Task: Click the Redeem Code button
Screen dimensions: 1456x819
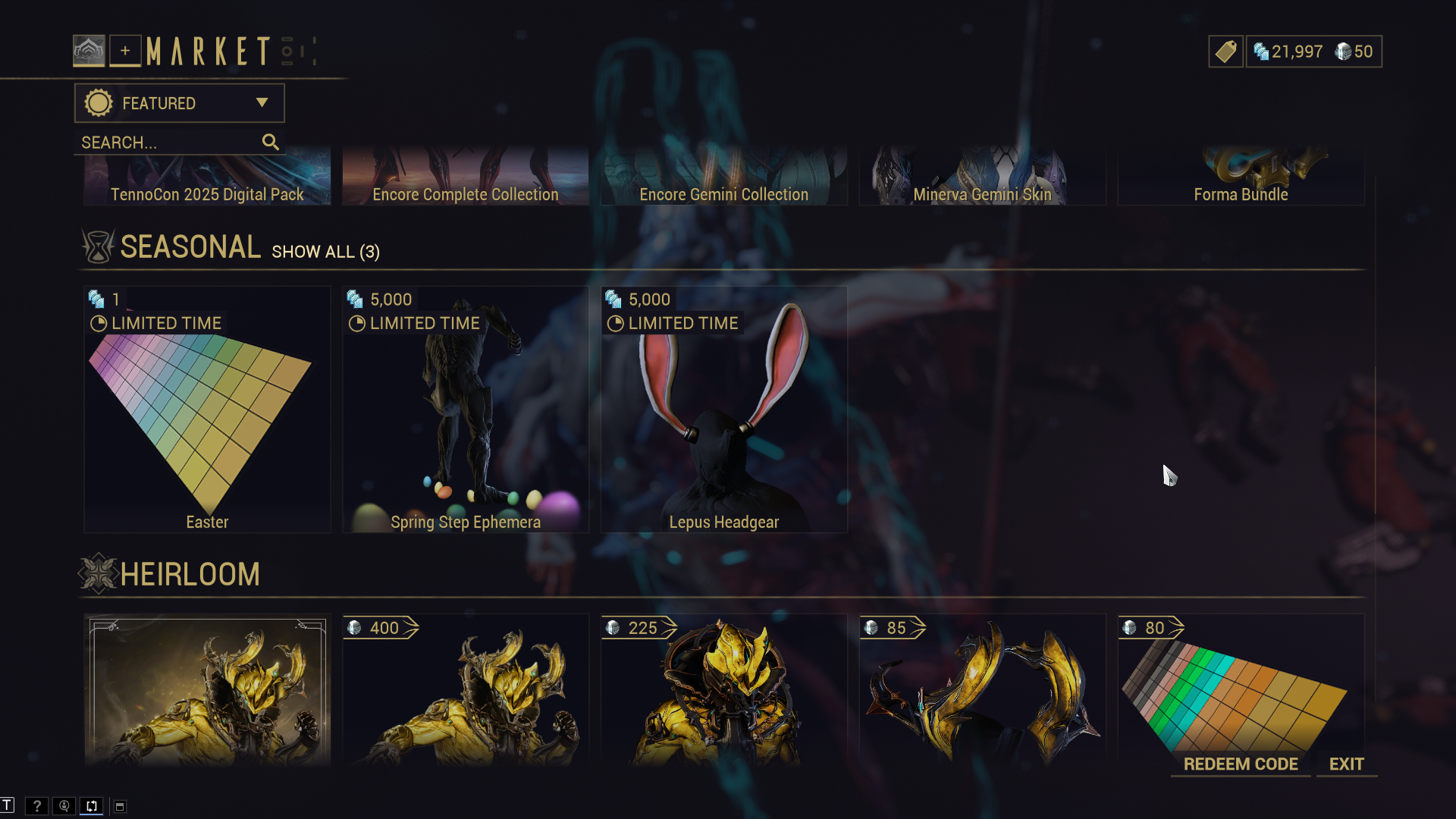Action: click(1241, 764)
